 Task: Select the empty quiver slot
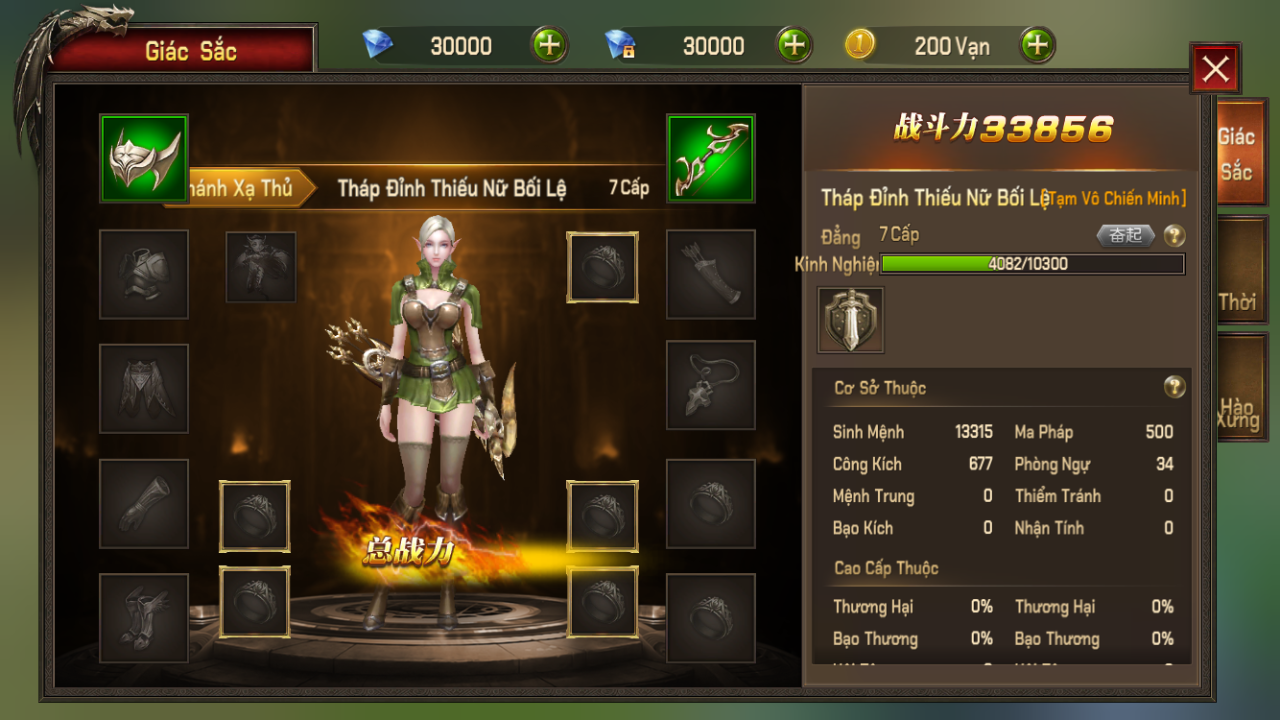711,274
